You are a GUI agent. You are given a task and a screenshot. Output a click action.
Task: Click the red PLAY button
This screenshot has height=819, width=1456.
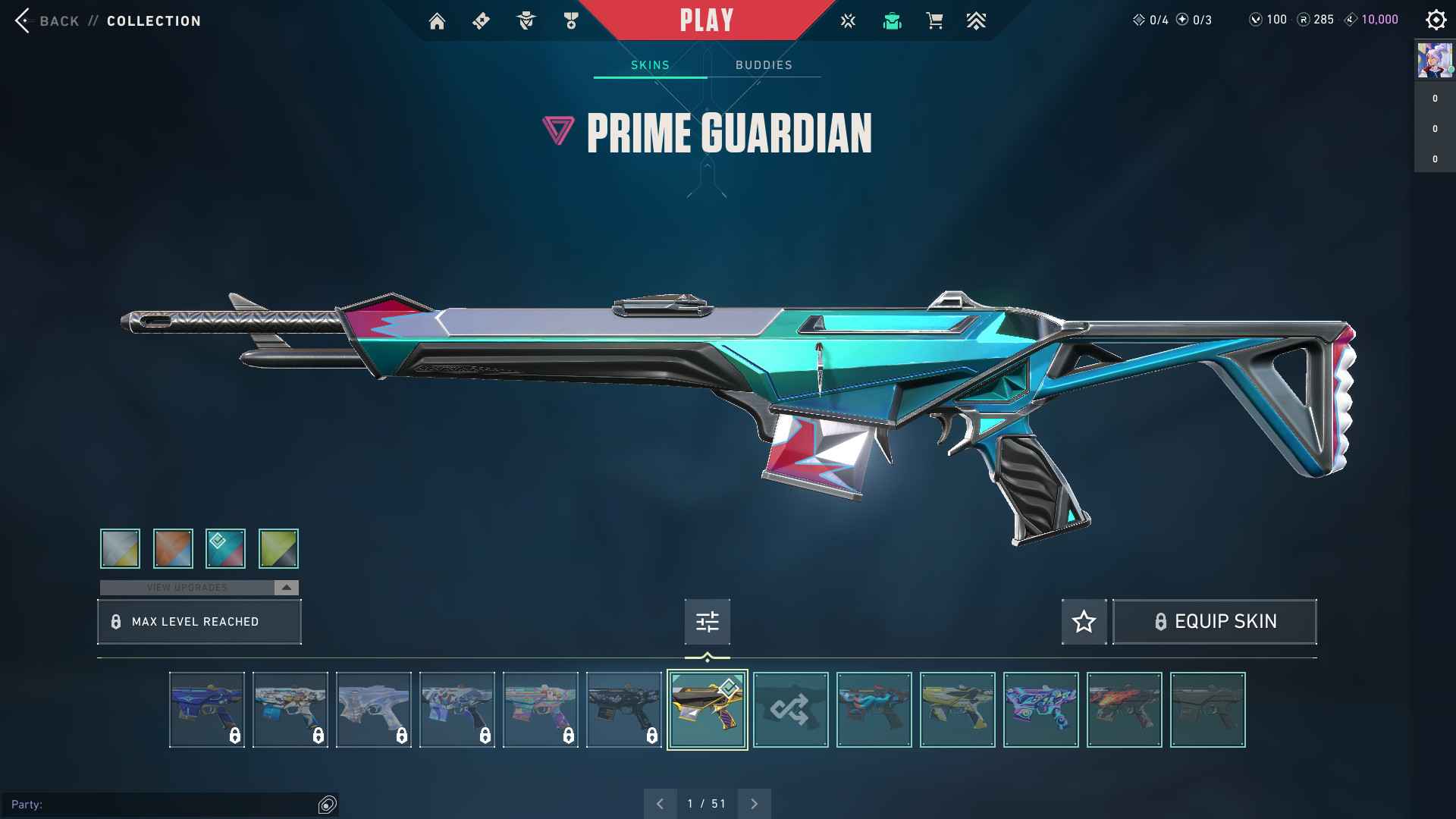(706, 20)
